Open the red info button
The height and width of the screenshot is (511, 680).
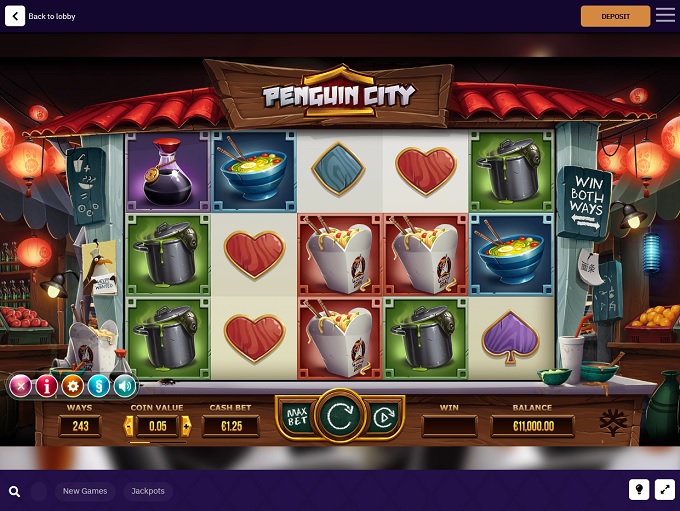46,386
